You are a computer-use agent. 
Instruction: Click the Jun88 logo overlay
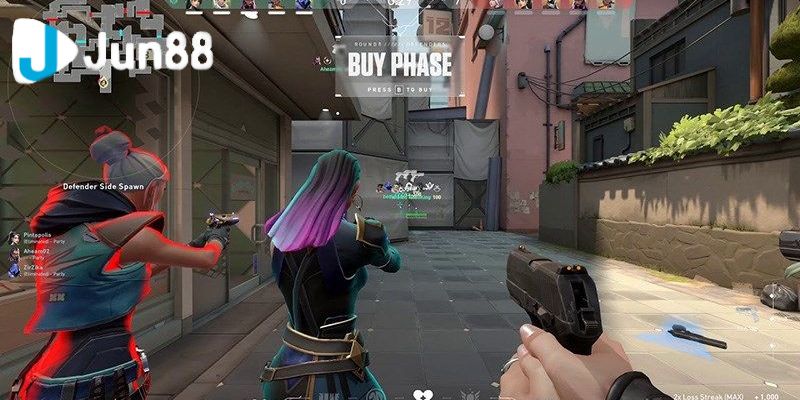113,55
